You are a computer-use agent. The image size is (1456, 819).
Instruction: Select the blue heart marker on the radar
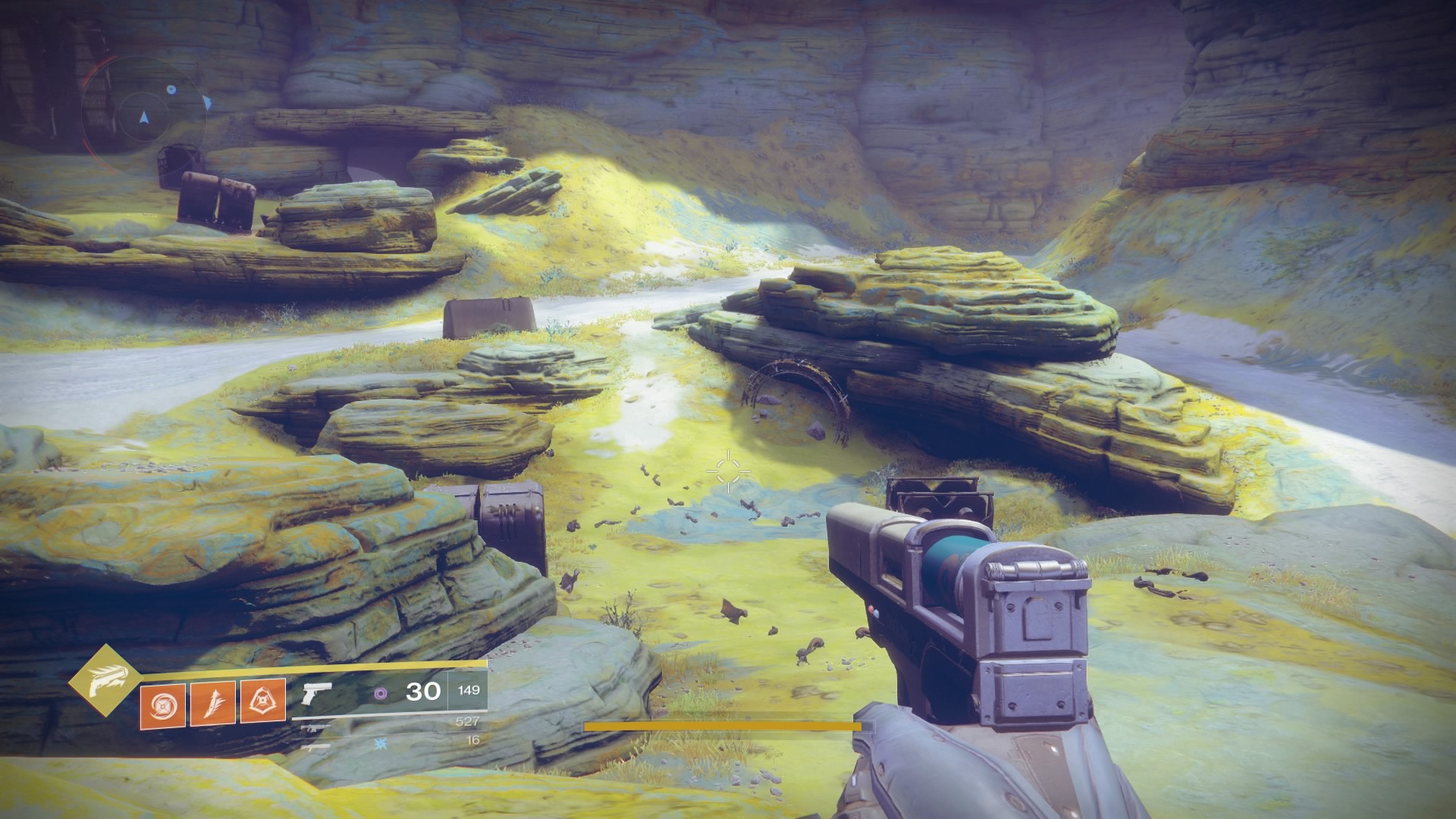coord(171,89)
